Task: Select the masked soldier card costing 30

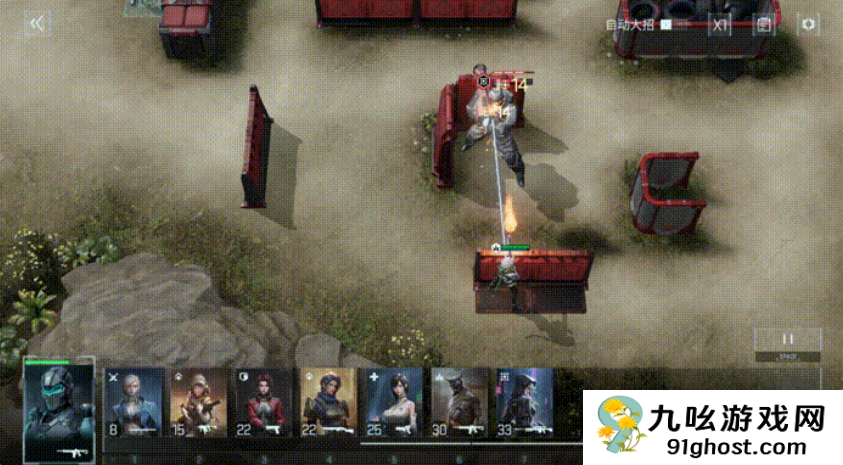Action: coord(459,405)
